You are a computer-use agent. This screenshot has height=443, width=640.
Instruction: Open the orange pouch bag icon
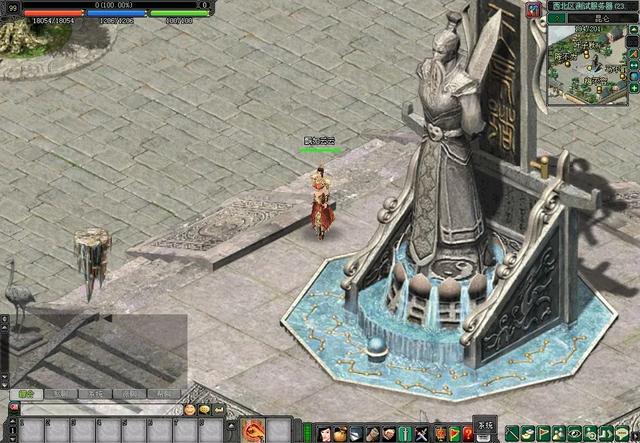[341, 433]
